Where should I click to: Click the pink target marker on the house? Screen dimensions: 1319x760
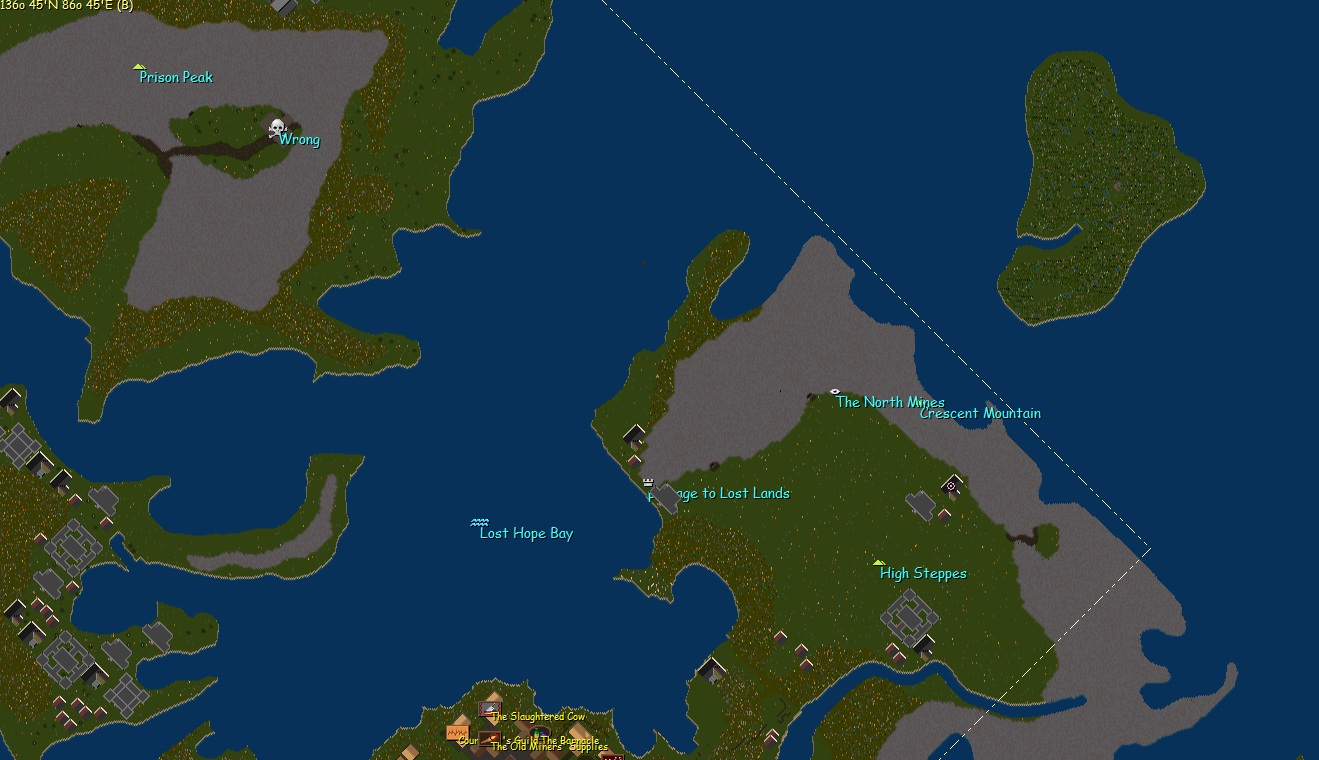pos(951,486)
